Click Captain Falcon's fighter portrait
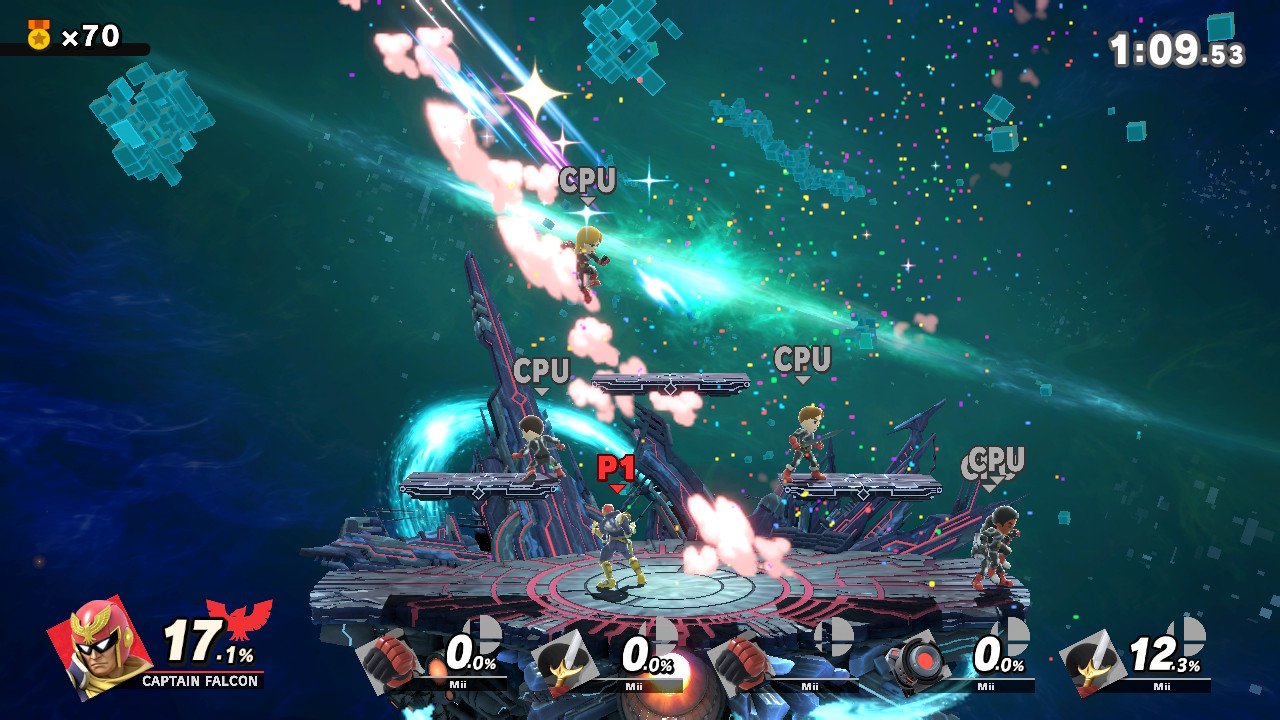The width and height of the screenshot is (1280, 720). pos(100,645)
